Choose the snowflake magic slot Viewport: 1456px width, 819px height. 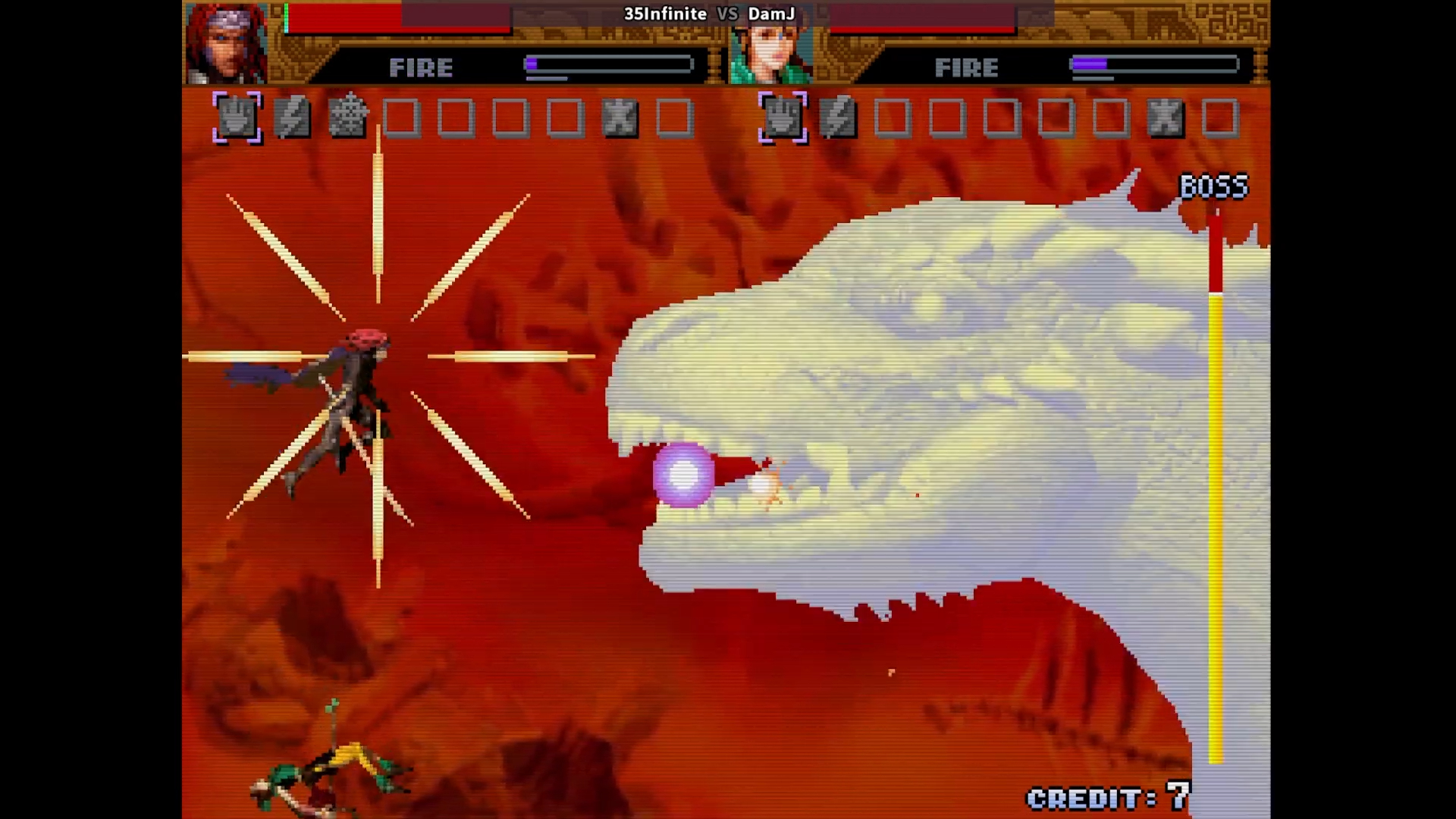click(x=347, y=118)
